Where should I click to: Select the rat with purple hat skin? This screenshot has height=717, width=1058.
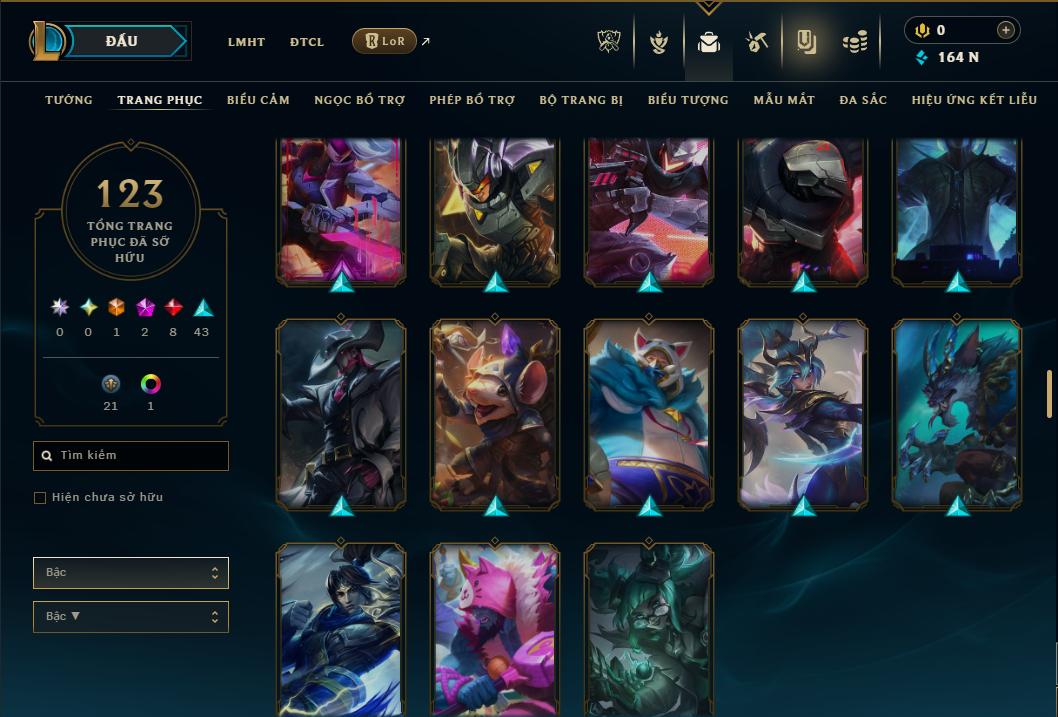pyautogui.click(x=496, y=413)
